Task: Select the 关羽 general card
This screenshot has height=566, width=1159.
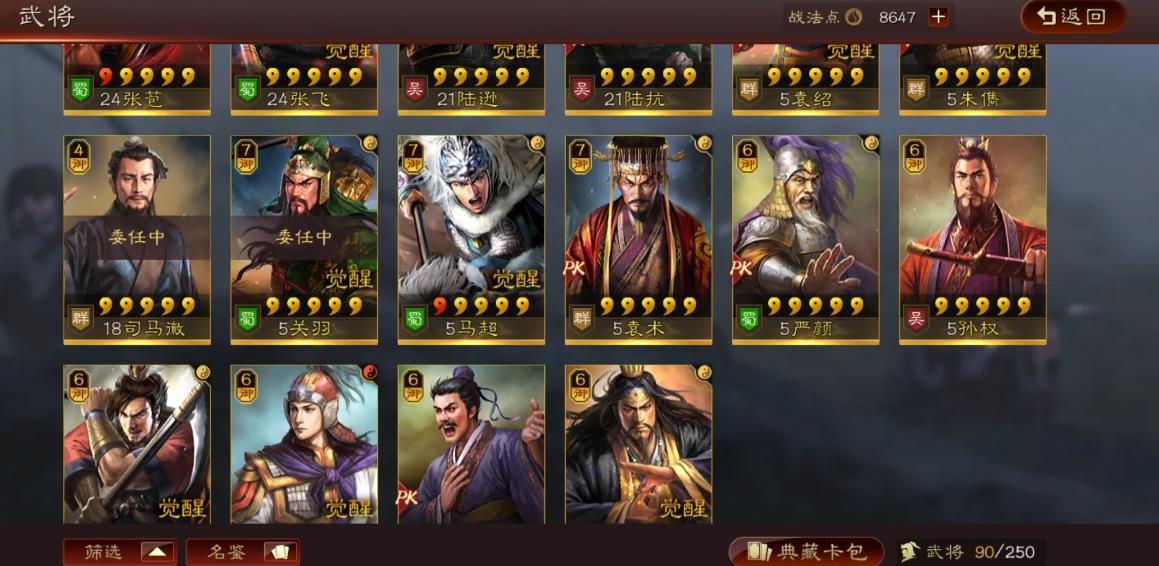Action: [x=304, y=239]
